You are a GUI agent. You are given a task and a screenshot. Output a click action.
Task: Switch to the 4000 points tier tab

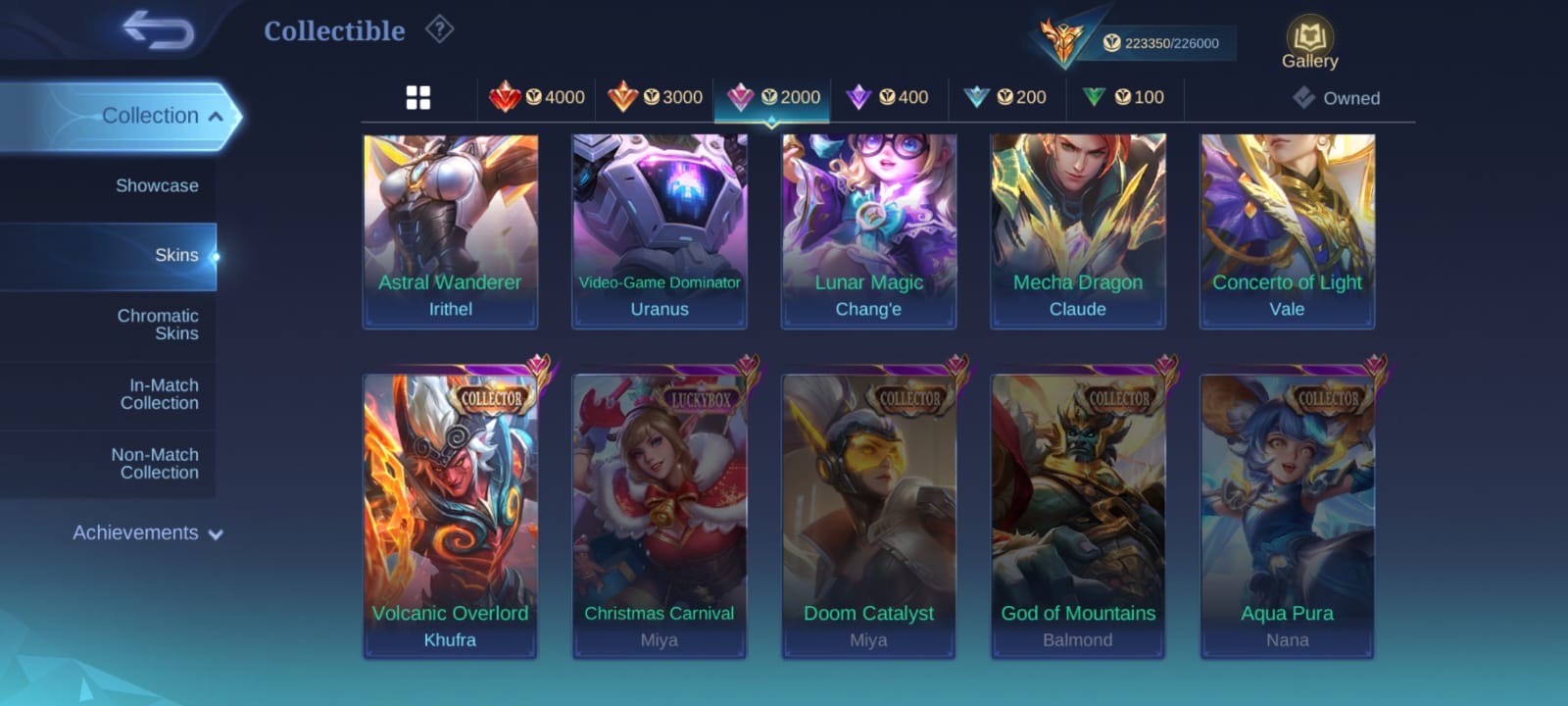click(x=537, y=97)
